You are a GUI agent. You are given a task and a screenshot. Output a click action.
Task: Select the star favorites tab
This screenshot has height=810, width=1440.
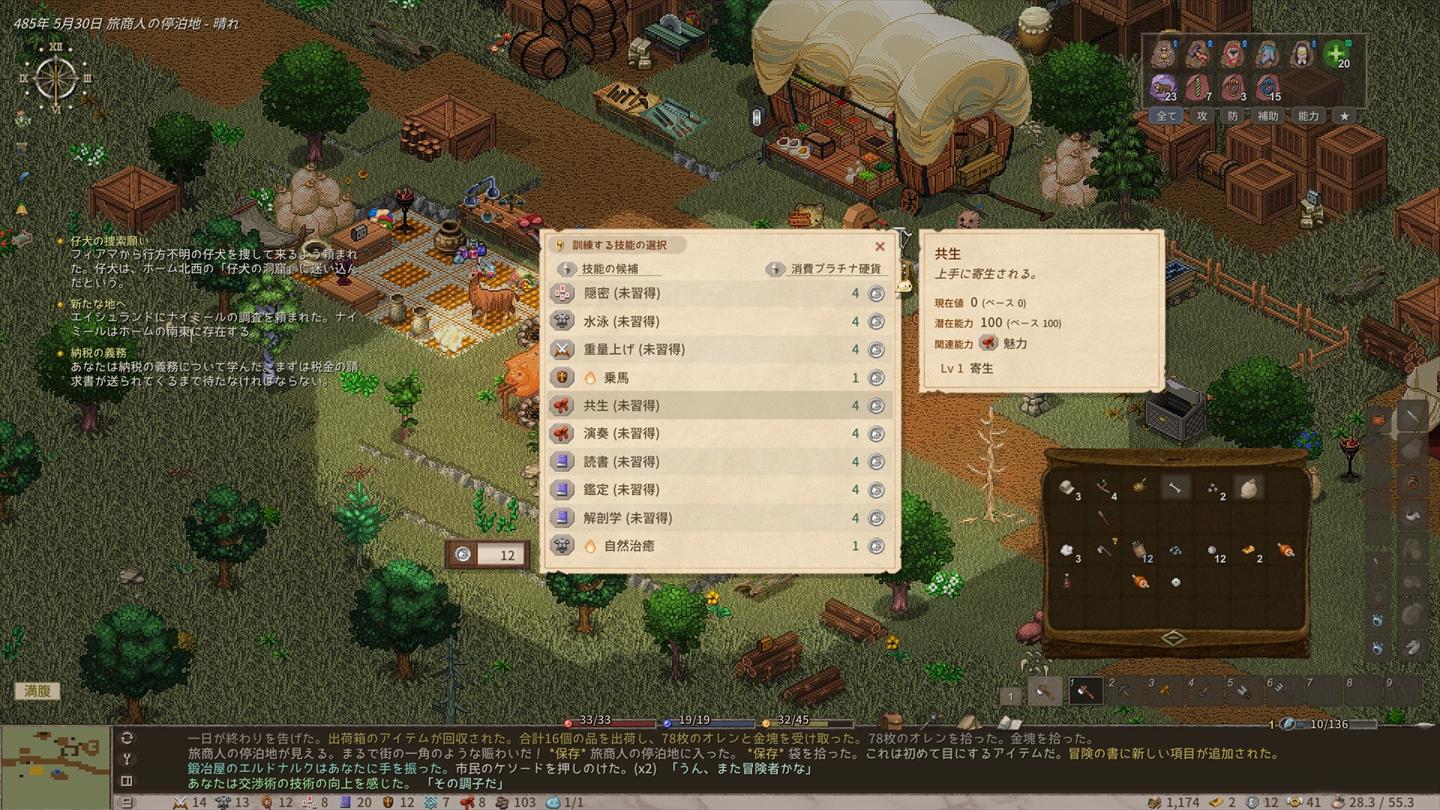point(1345,116)
